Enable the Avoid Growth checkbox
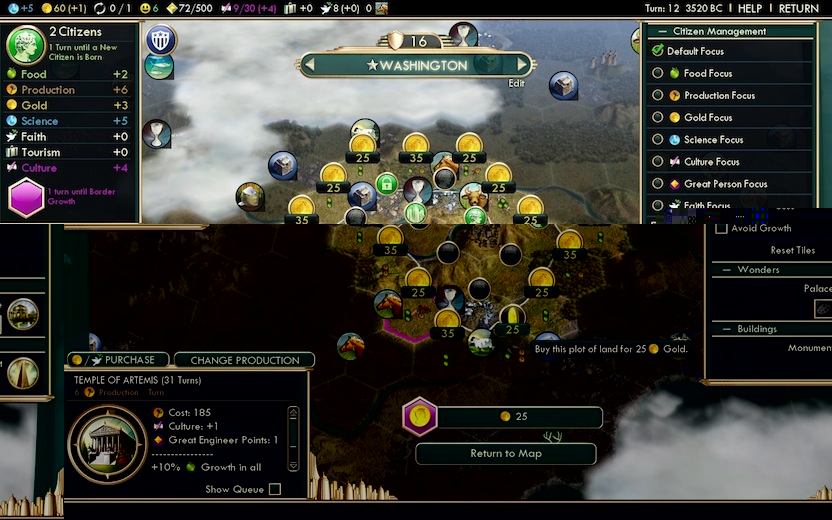Image resolution: width=832 pixels, height=520 pixels. (x=722, y=228)
